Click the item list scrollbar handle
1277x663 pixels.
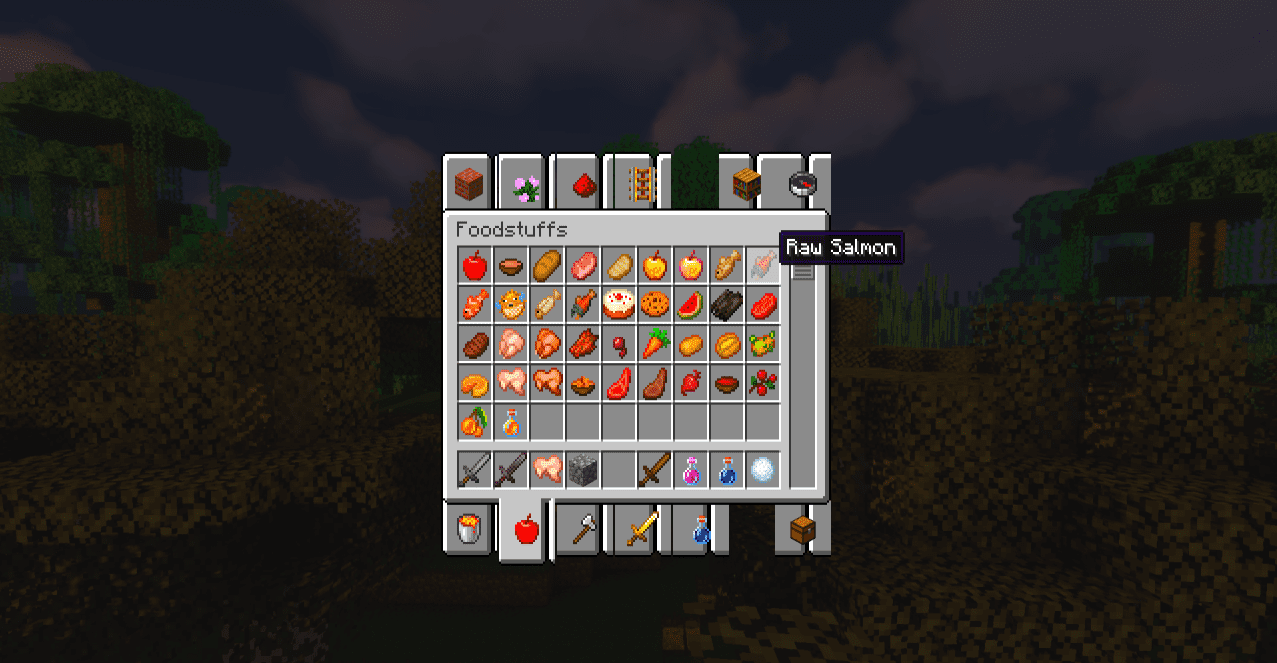pyautogui.click(x=803, y=269)
